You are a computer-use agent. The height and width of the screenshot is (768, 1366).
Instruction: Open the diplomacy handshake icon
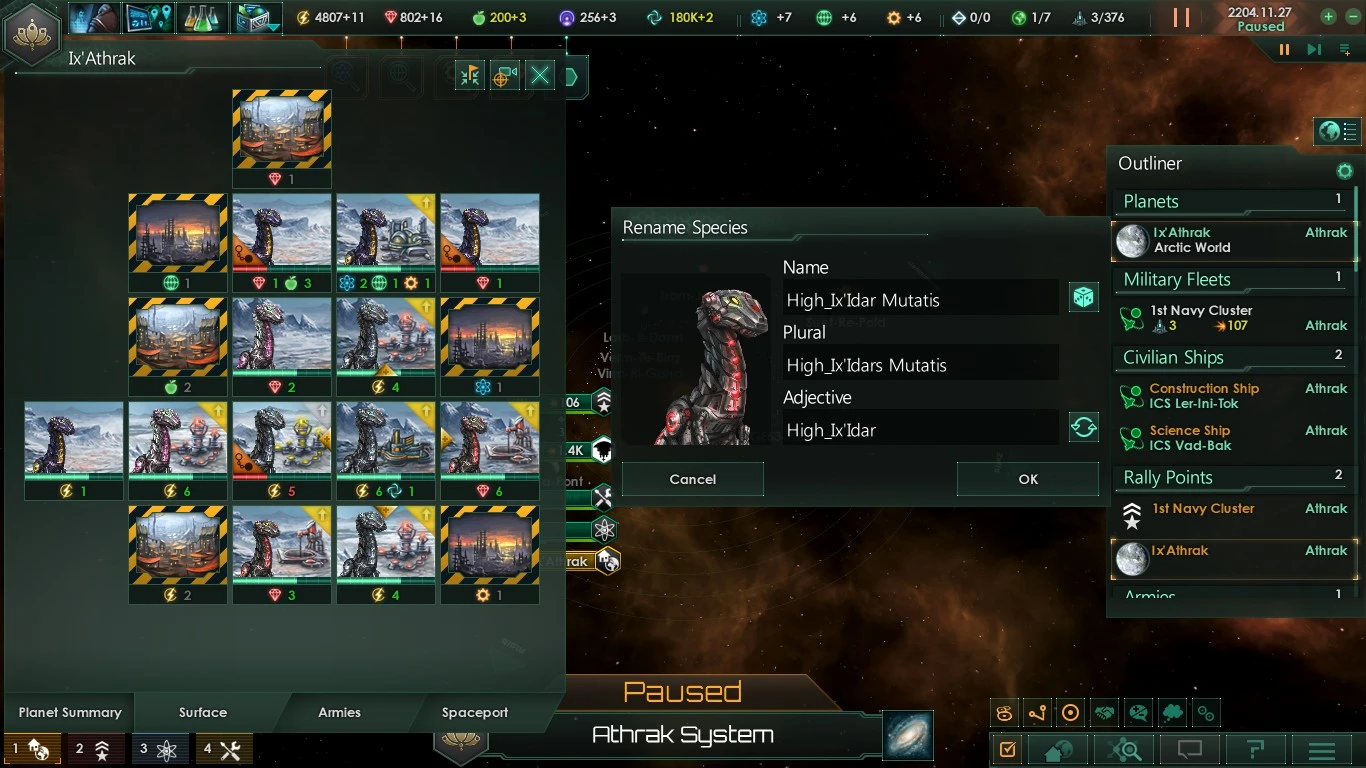(x=1104, y=712)
